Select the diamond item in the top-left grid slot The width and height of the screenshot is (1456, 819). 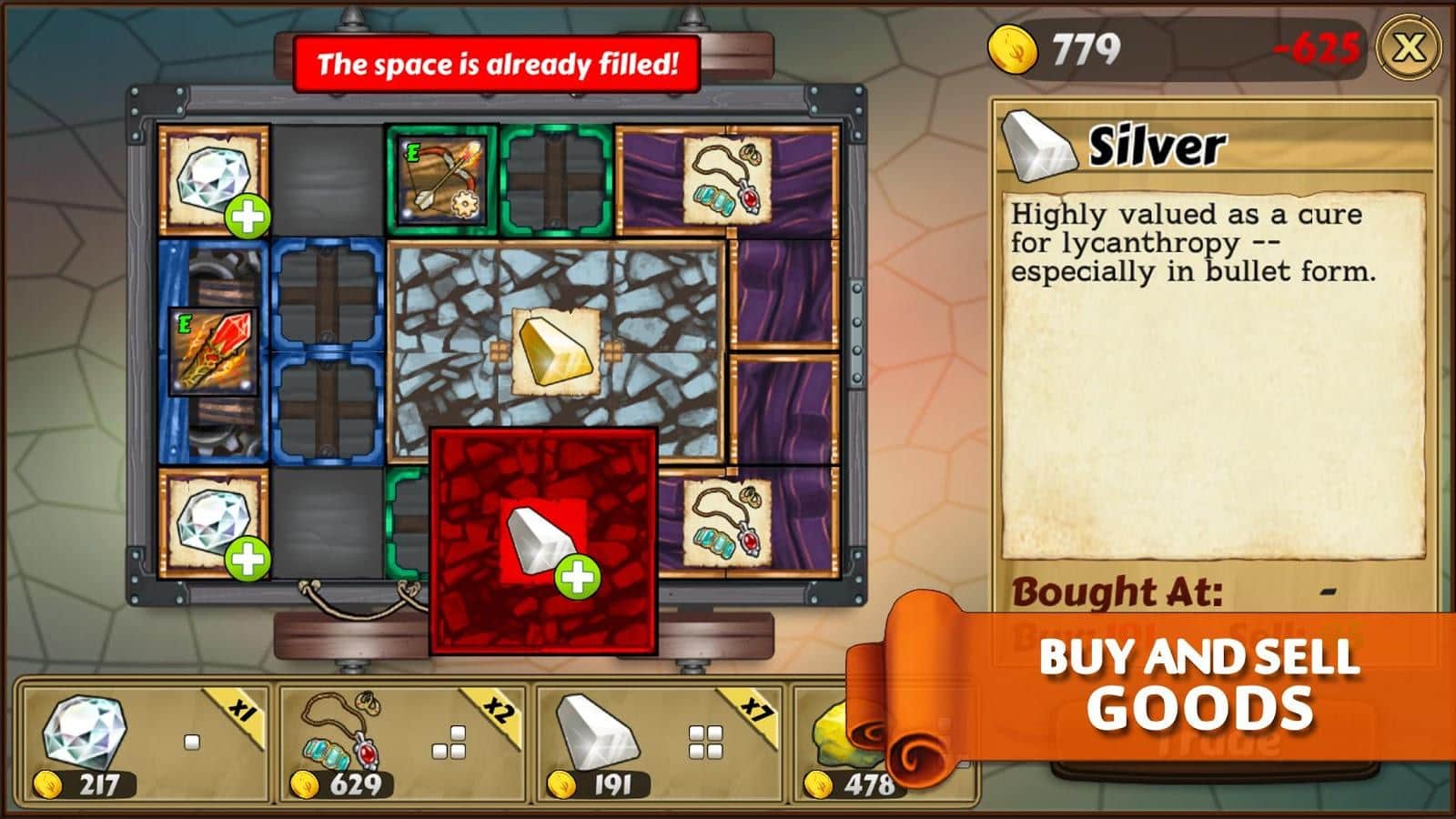tap(211, 177)
